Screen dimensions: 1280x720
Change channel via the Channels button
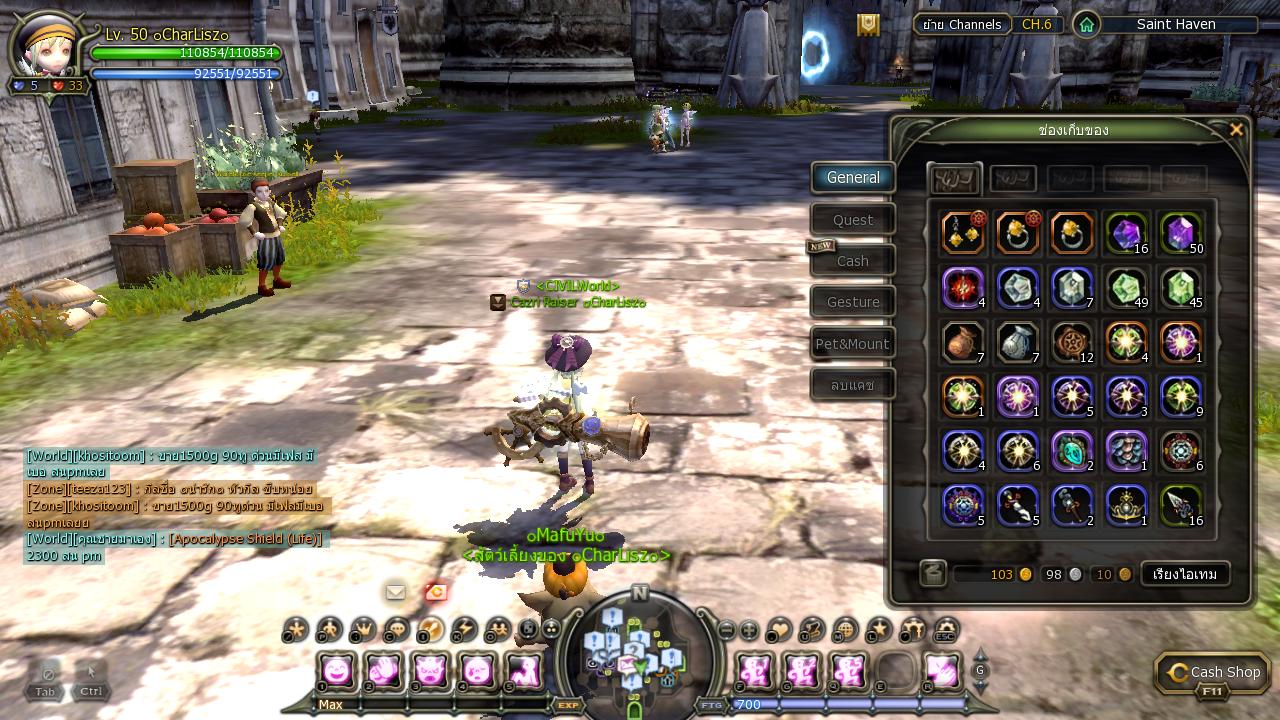961,24
